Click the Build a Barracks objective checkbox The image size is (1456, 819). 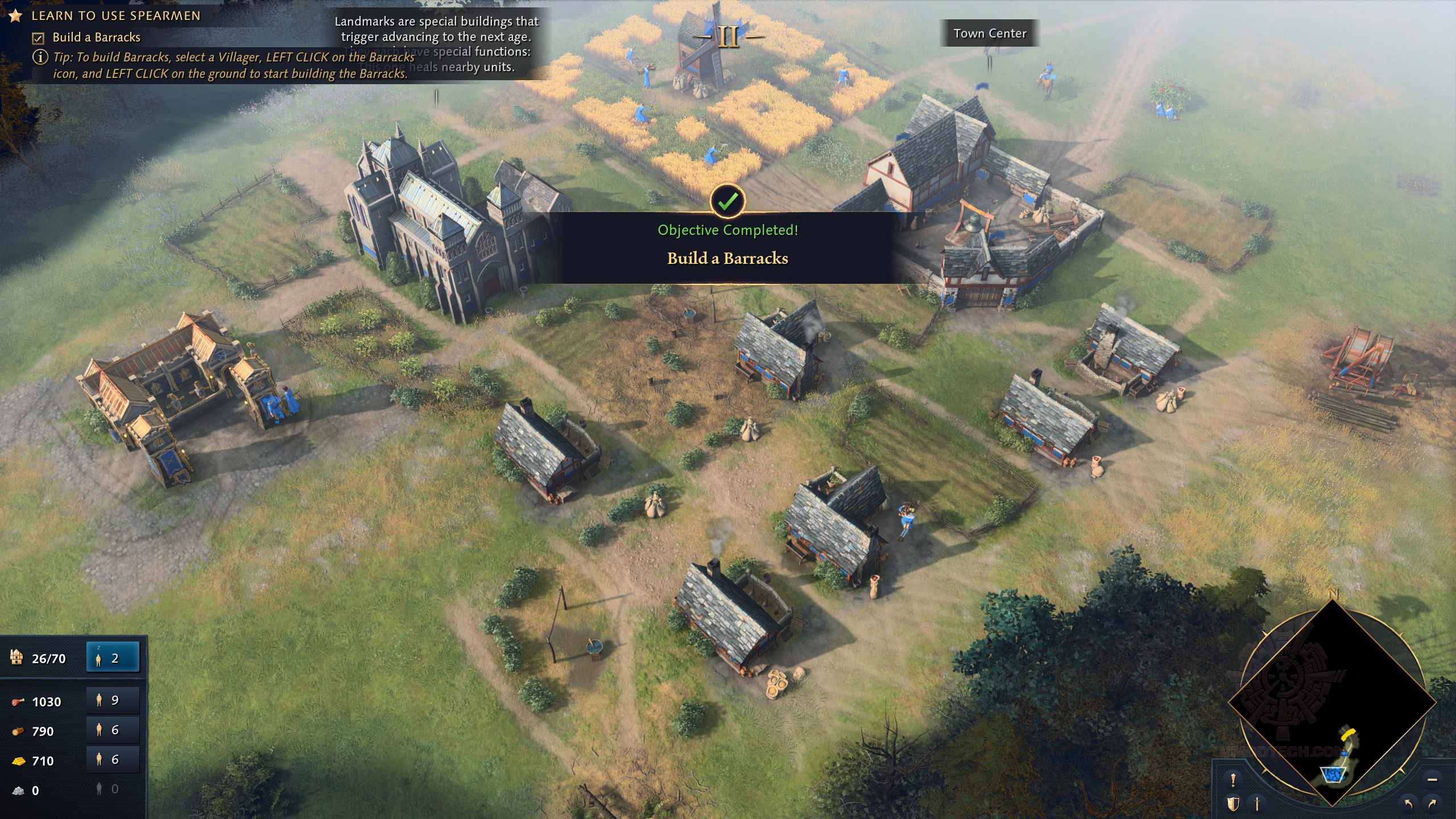pyautogui.click(x=38, y=38)
